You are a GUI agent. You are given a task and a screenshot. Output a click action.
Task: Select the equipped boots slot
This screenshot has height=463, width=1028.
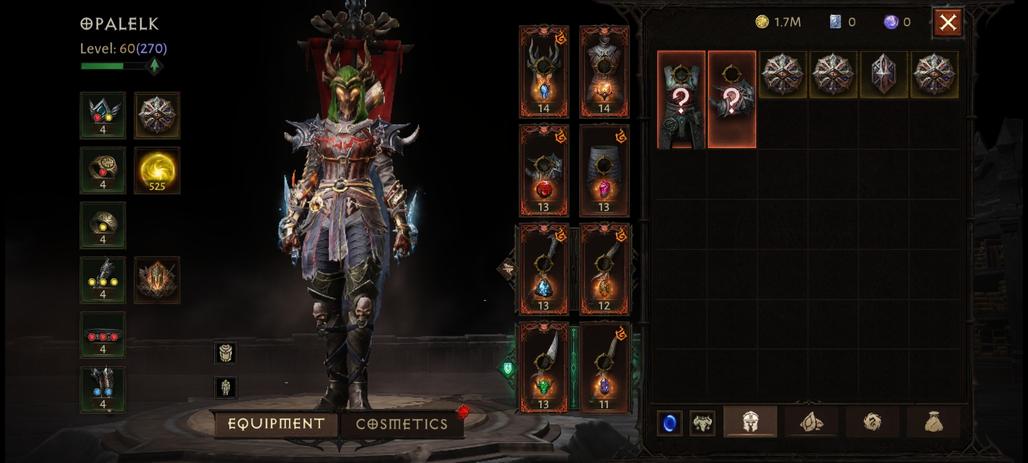coord(103,389)
